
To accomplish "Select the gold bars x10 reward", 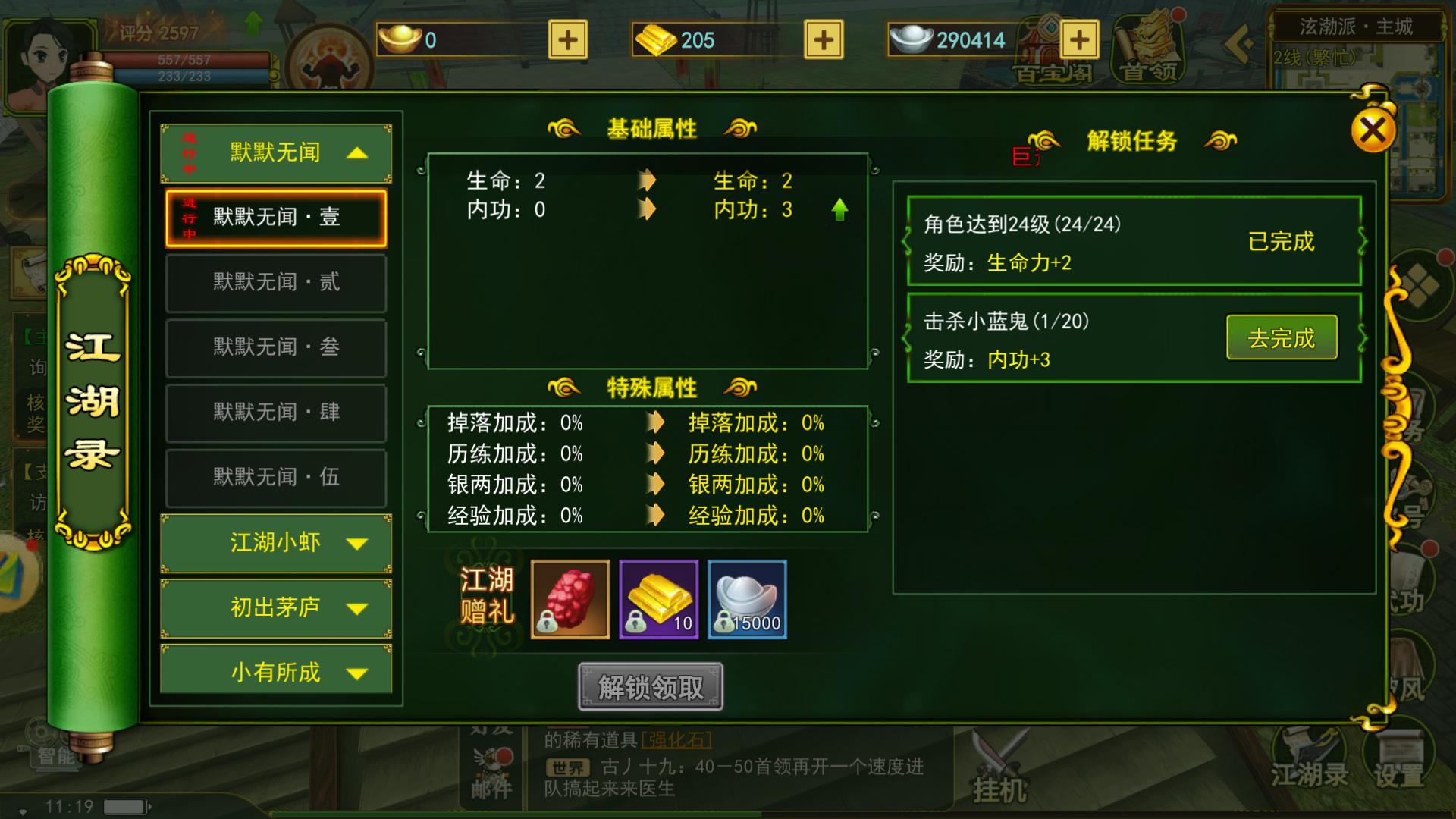I will [x=658, y=600].
